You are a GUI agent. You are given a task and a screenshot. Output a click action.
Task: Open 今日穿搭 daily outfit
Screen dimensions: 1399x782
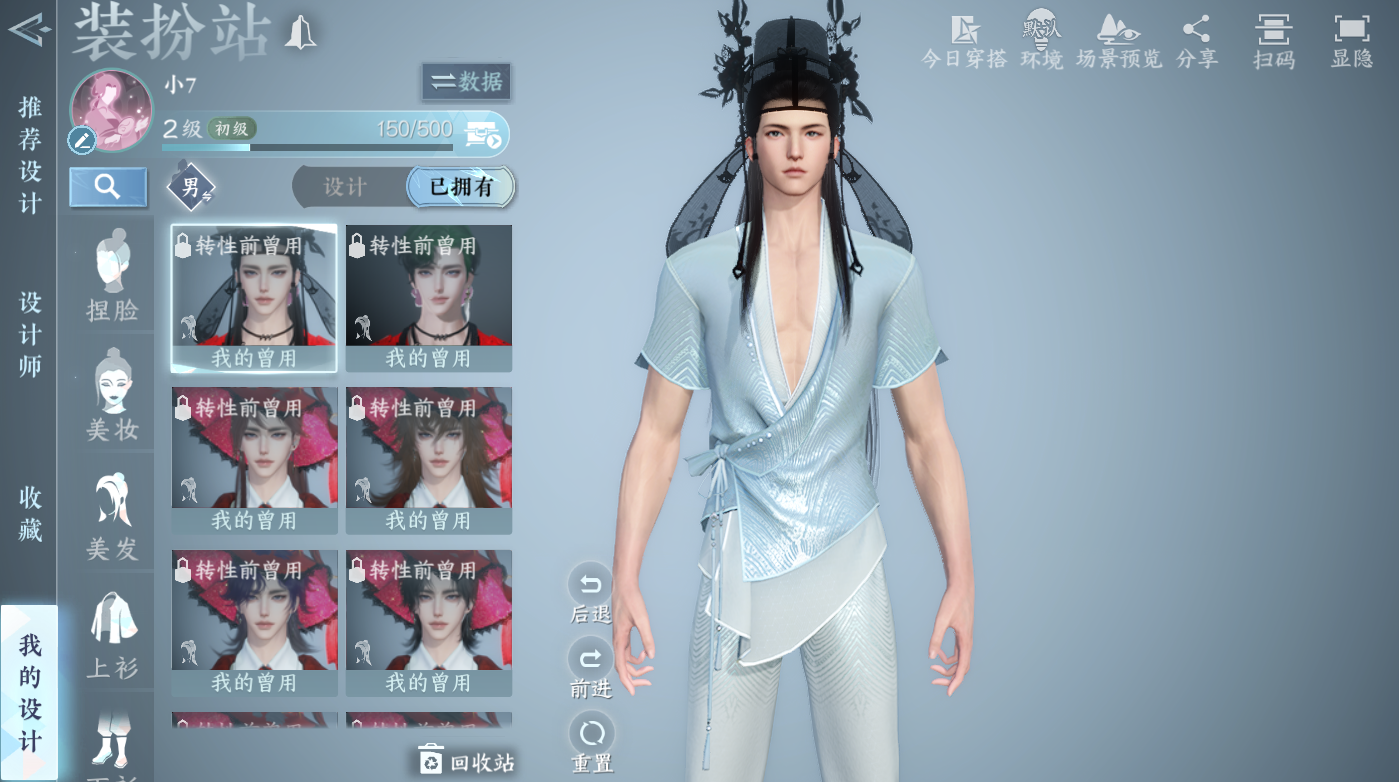(x=964, y=42)
